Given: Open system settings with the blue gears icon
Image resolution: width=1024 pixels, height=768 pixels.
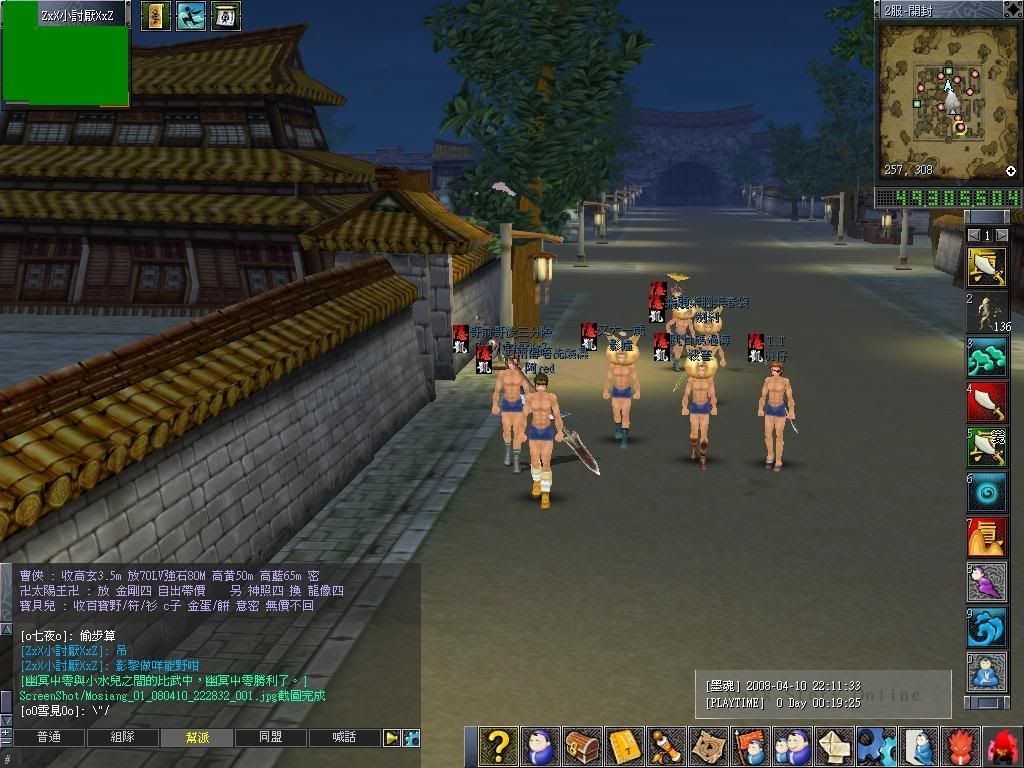Looking at the screenshot, I should tap(876, 747).
